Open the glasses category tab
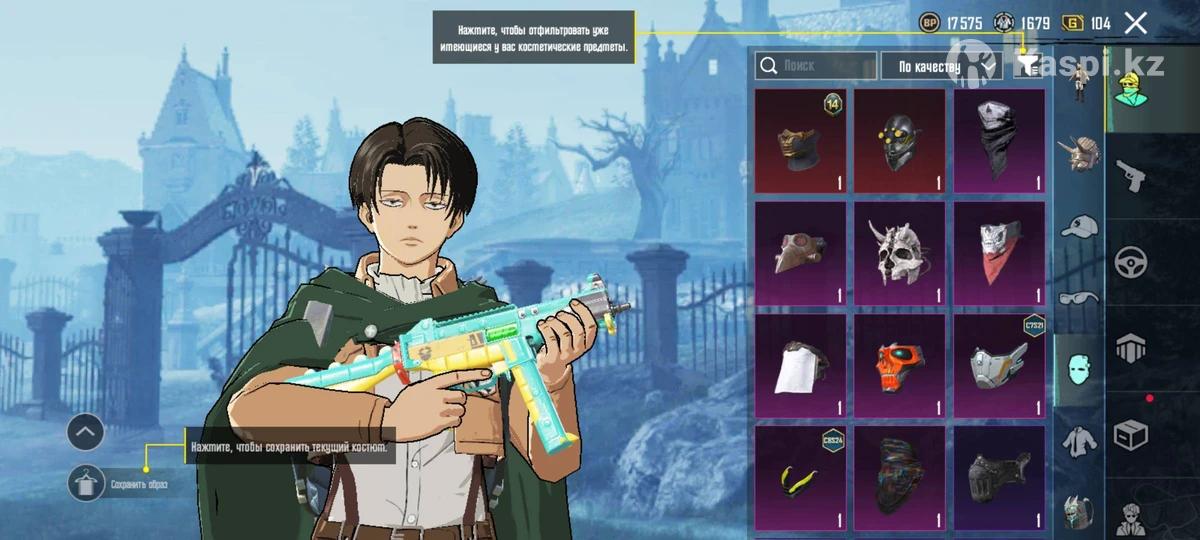 (1079, 297)
